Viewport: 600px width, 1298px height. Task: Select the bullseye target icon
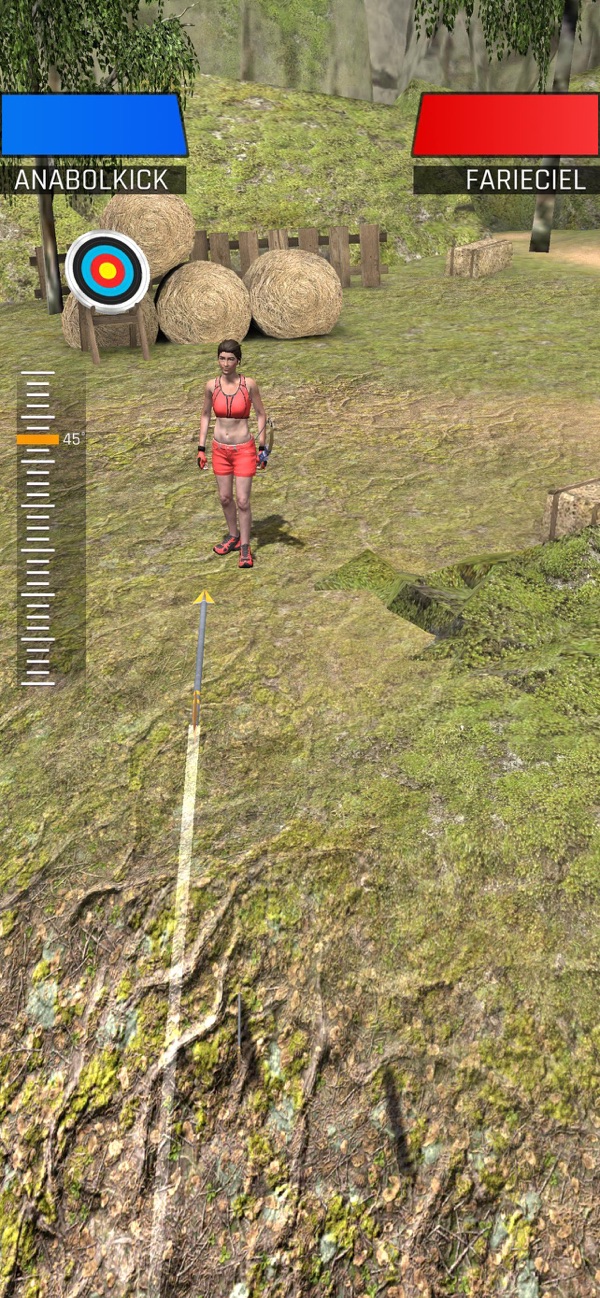107,271
